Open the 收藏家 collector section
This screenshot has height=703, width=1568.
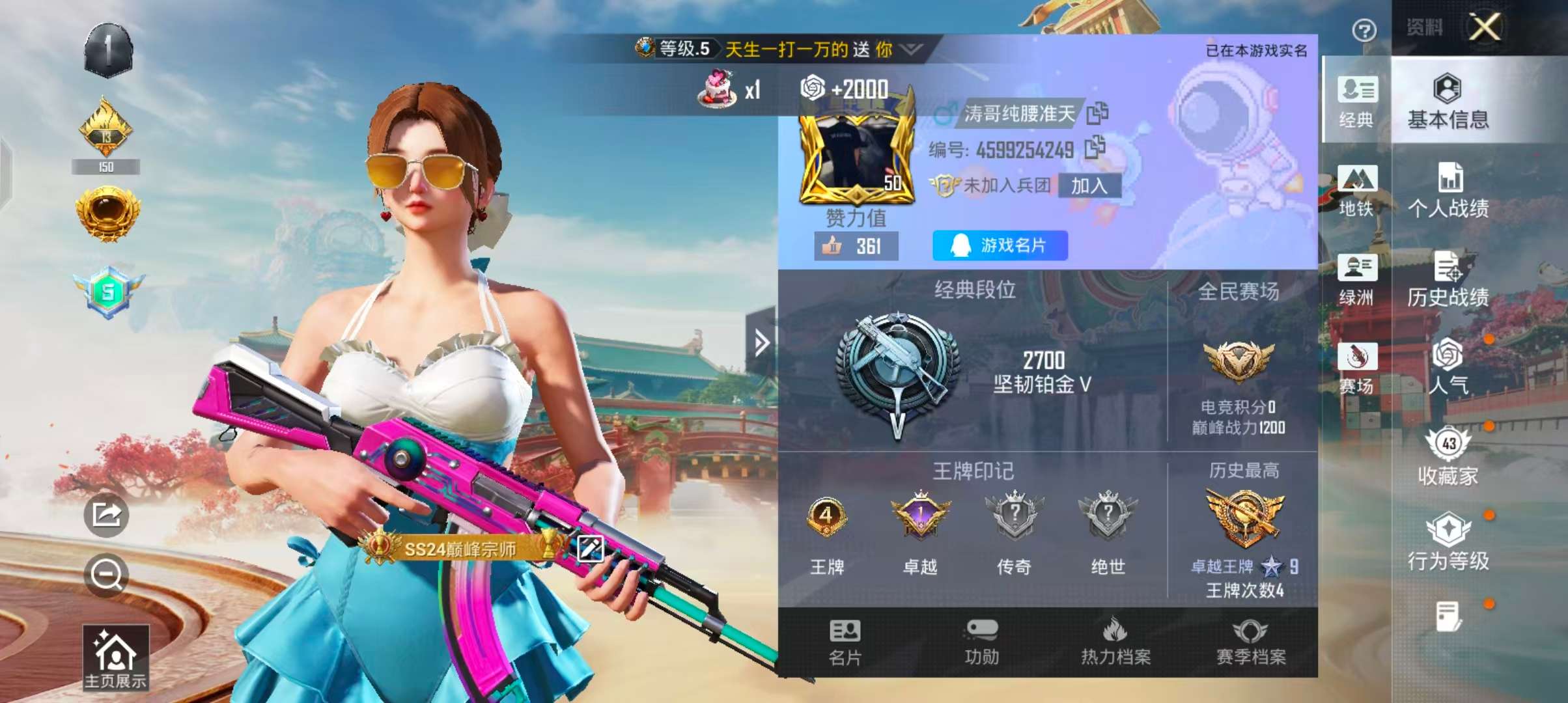point(1448,457)
